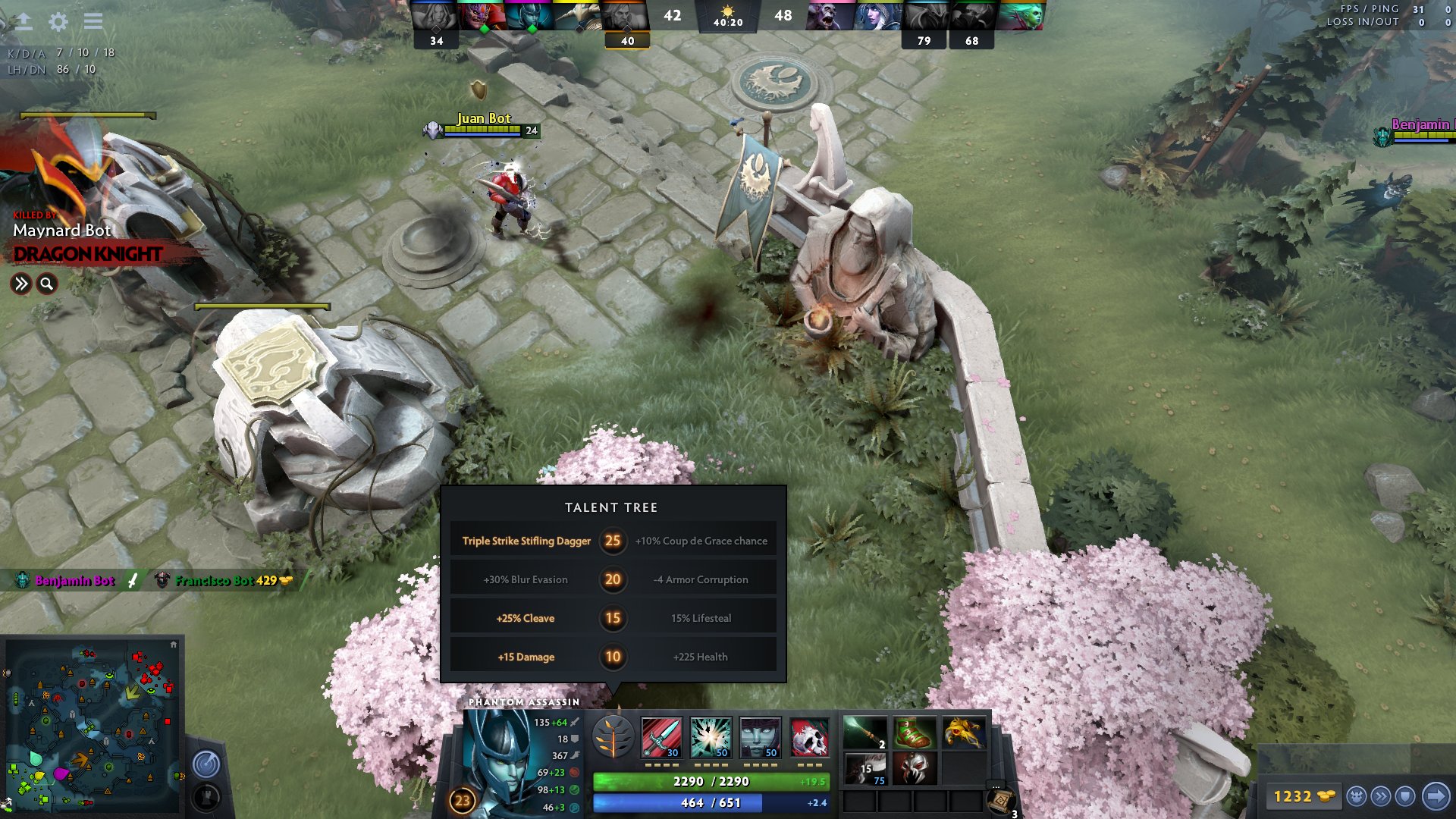Click the courier deliver items arrow

(1435, 796)
